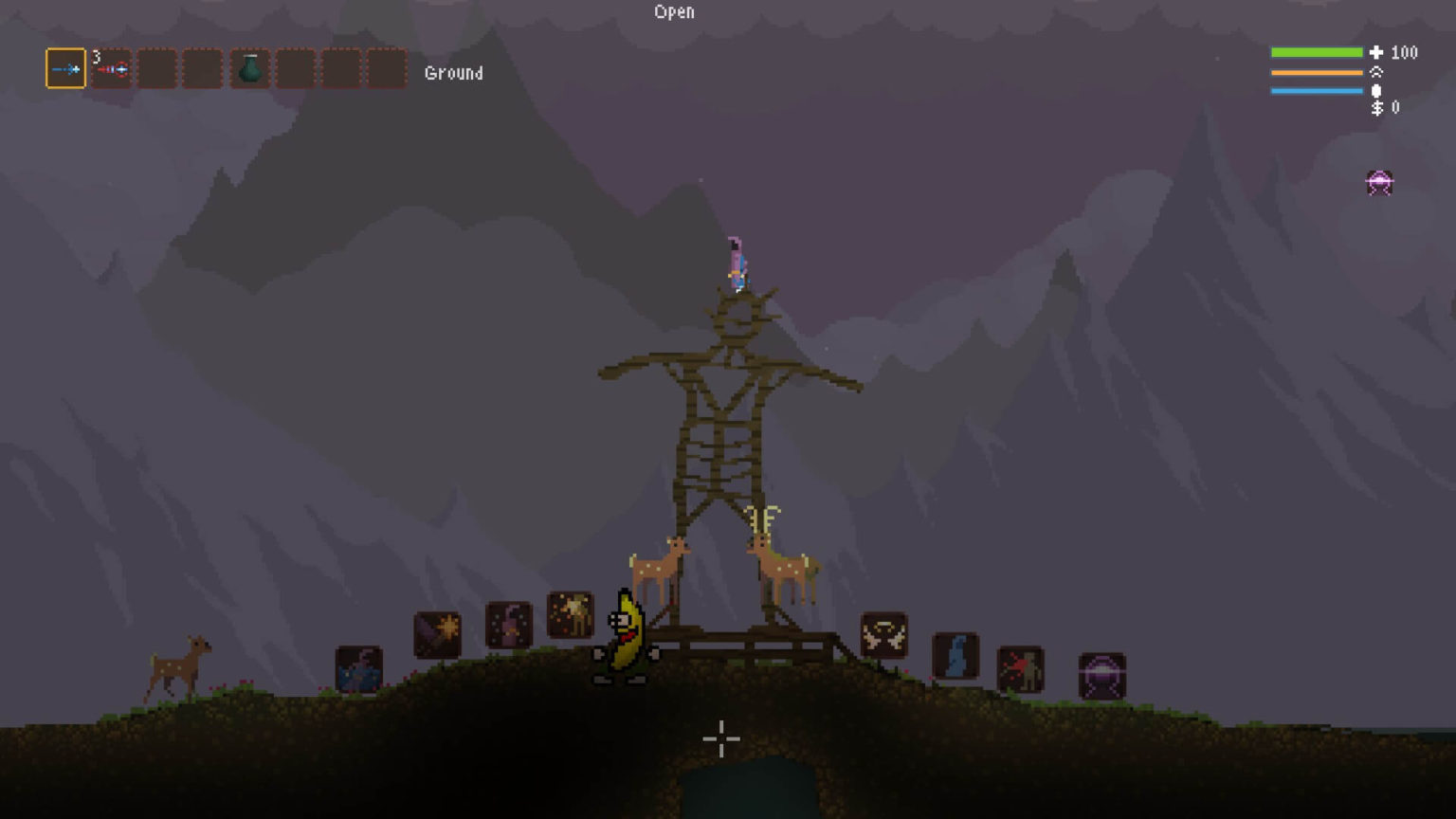Click the Open label at top center
This screenshot has height=819, width=1456.
coord(674,11)
